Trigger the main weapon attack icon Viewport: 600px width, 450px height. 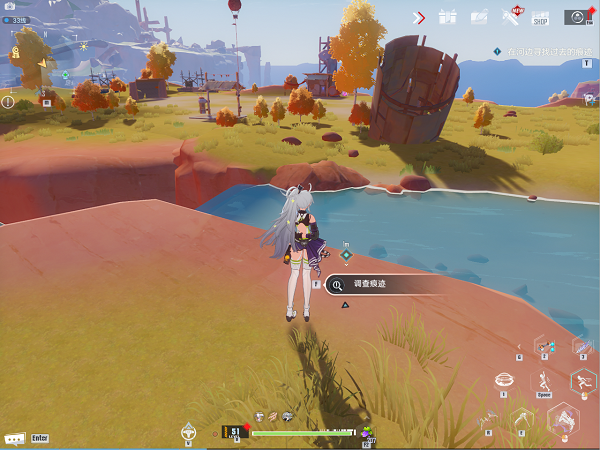pyautogui.click(x=564, y=420)
